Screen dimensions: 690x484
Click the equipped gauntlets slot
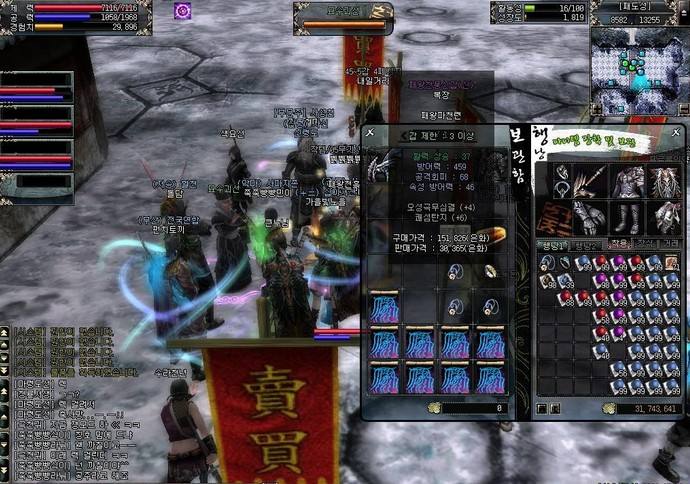[591, 218]
